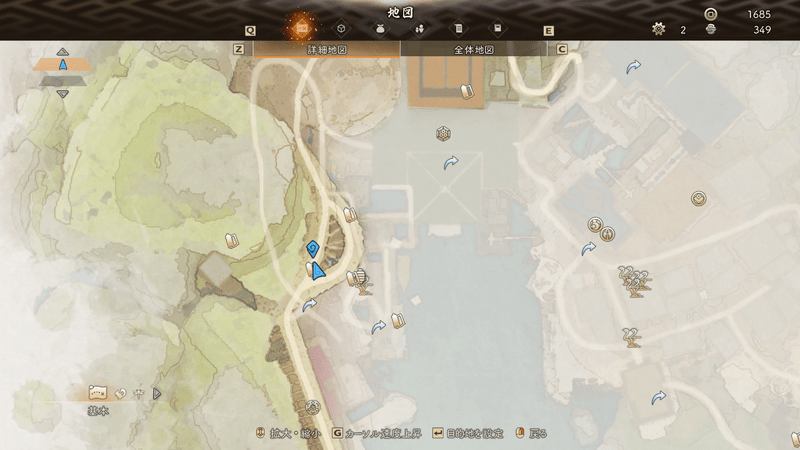Click the blue destination pin marker
The height and width of the screenshot is (450, 800).
tap(313, 248)
